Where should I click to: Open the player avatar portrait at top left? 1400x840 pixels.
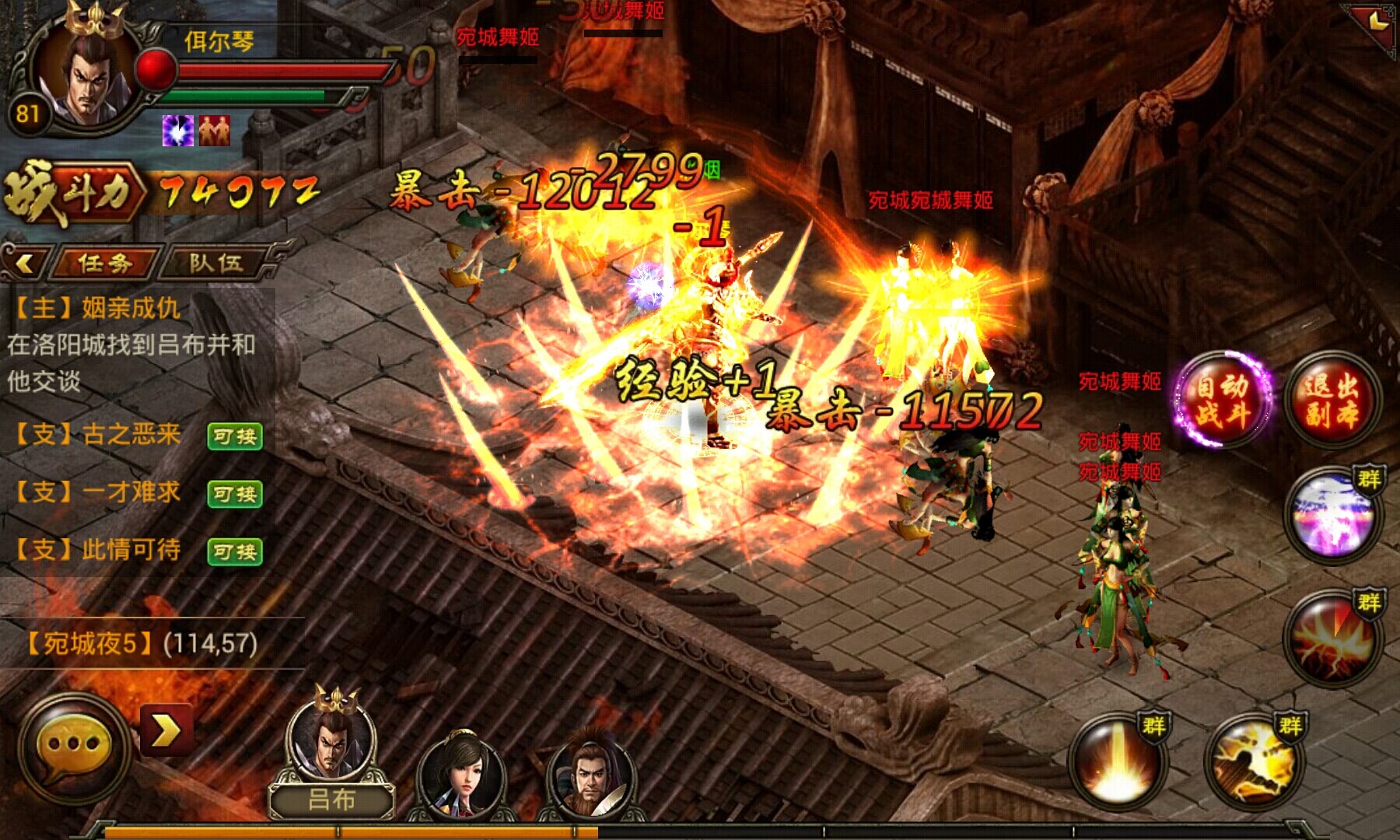pos(86,74)
